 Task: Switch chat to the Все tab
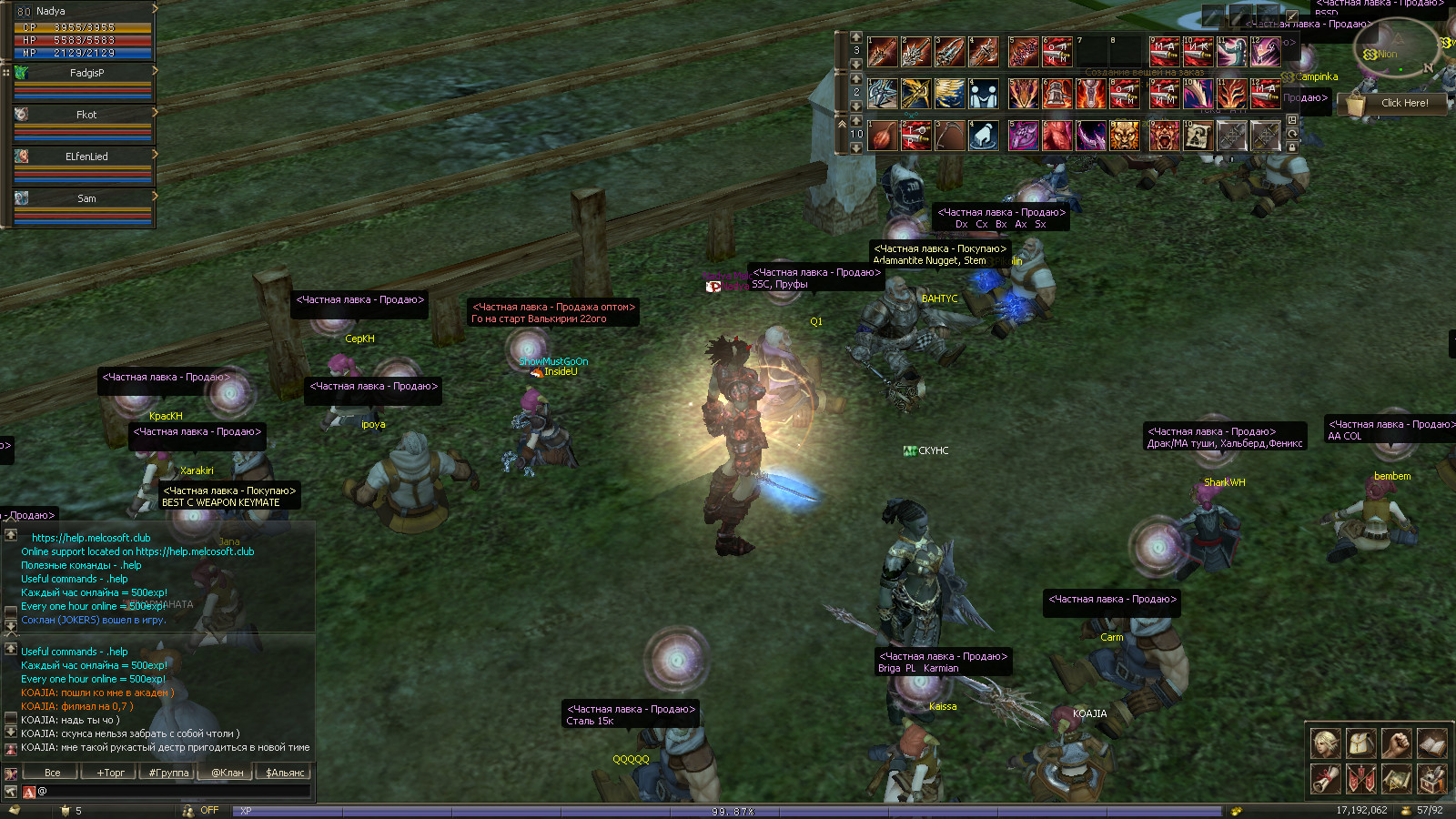[53, 773]
